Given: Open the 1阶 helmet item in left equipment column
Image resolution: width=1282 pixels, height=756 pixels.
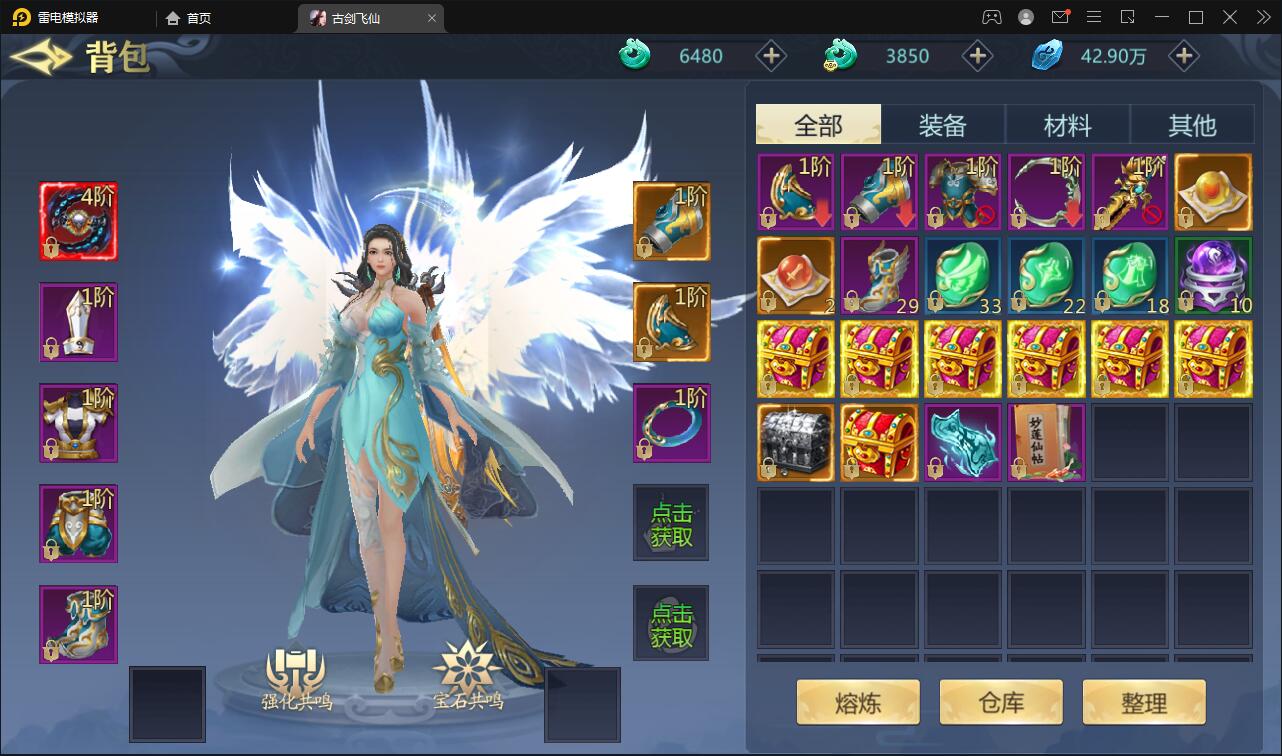Looking at the screenshot, I should pyautogui.click(x=78, y=322).
